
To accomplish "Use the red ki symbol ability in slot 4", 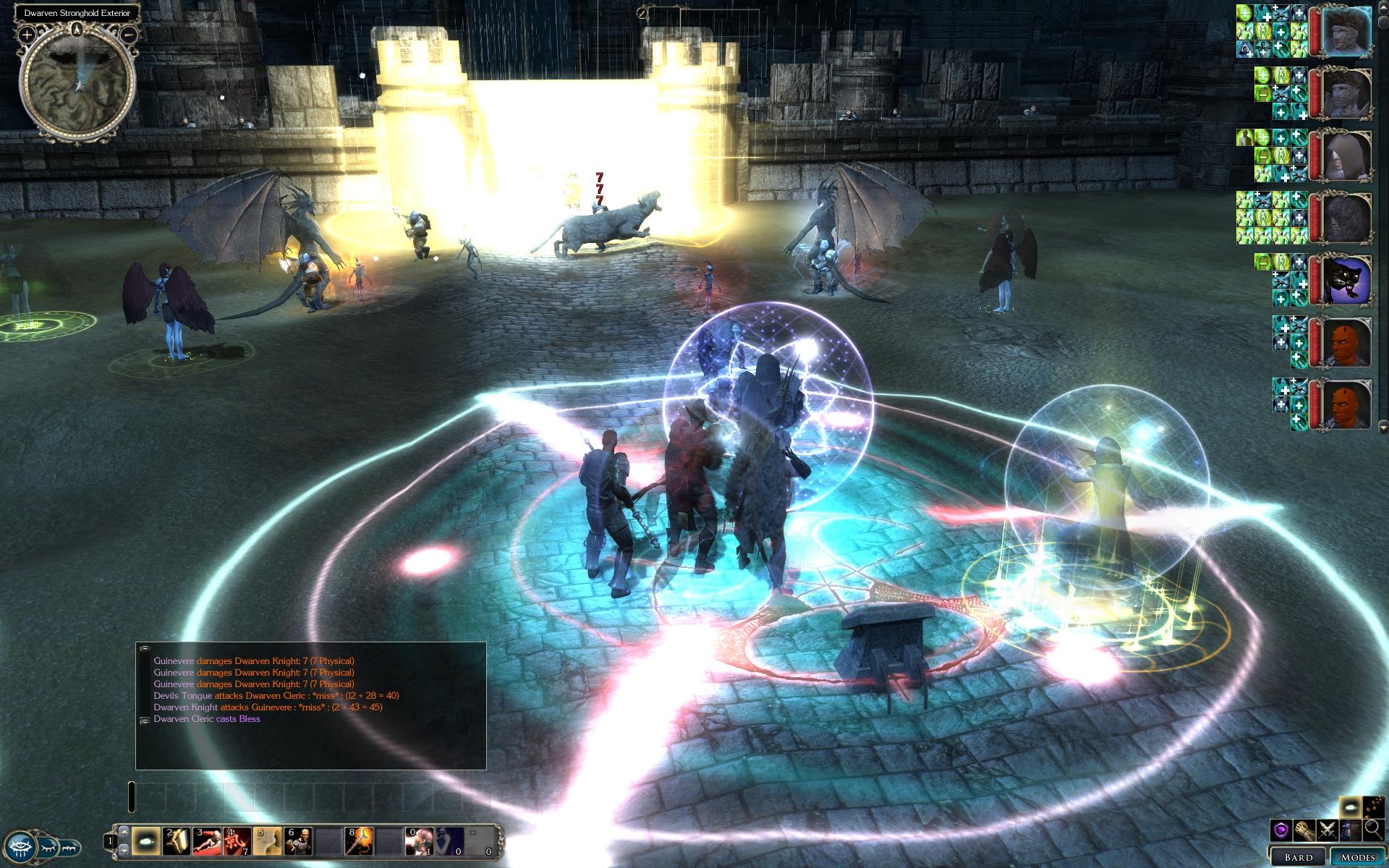I will click(237, 842).
